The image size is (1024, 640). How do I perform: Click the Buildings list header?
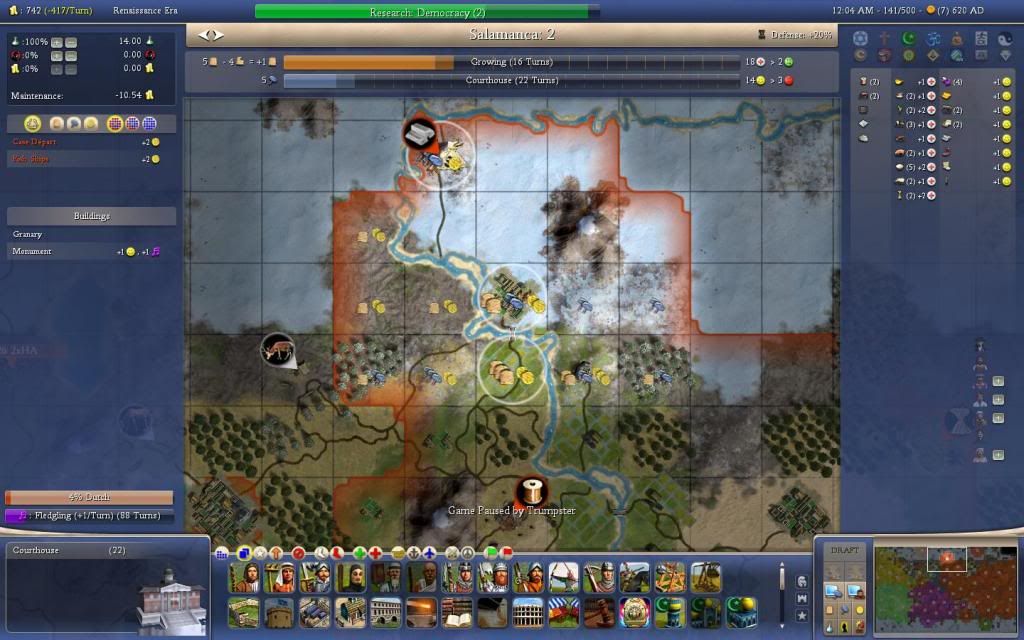click(x=91, y=216)
